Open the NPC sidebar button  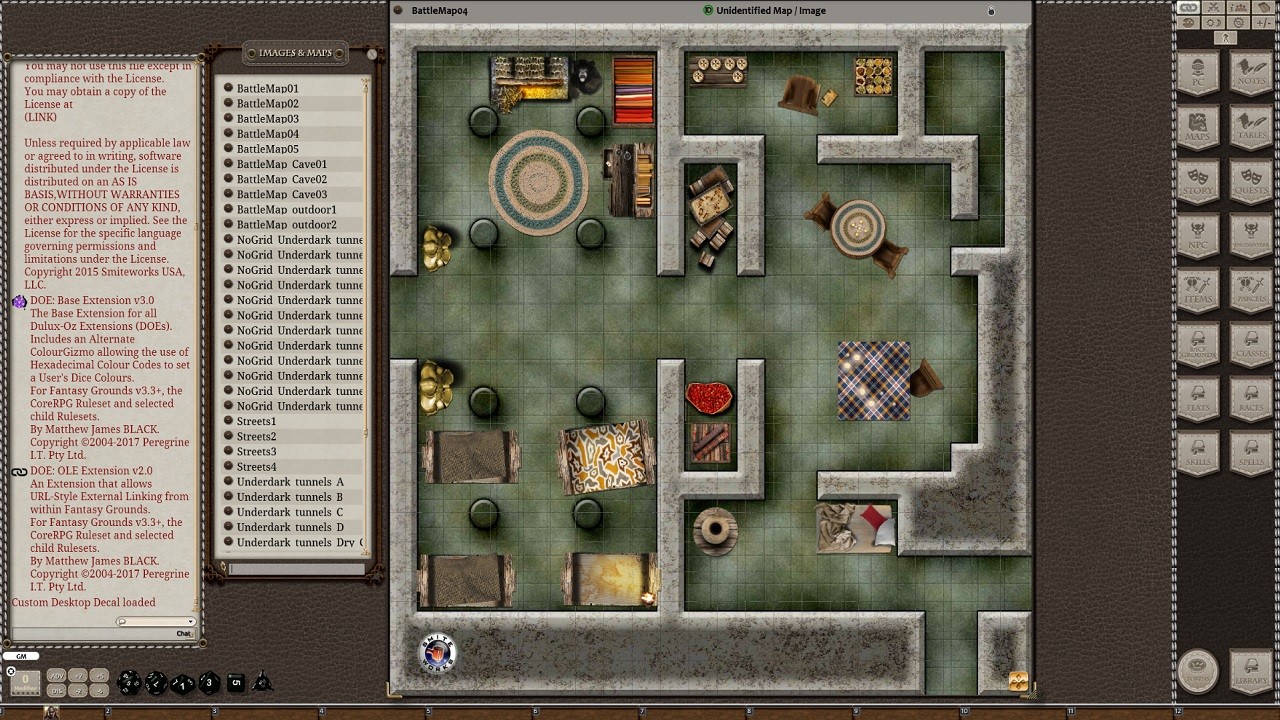[x=1198, y=237]
